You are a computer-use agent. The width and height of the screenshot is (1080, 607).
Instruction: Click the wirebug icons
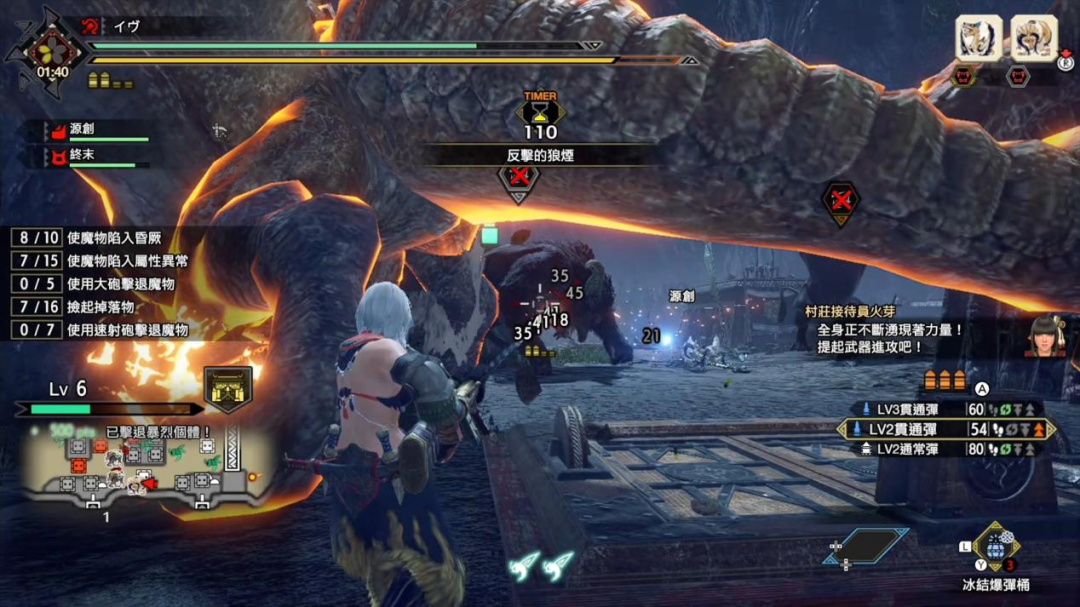click(539, 566)
